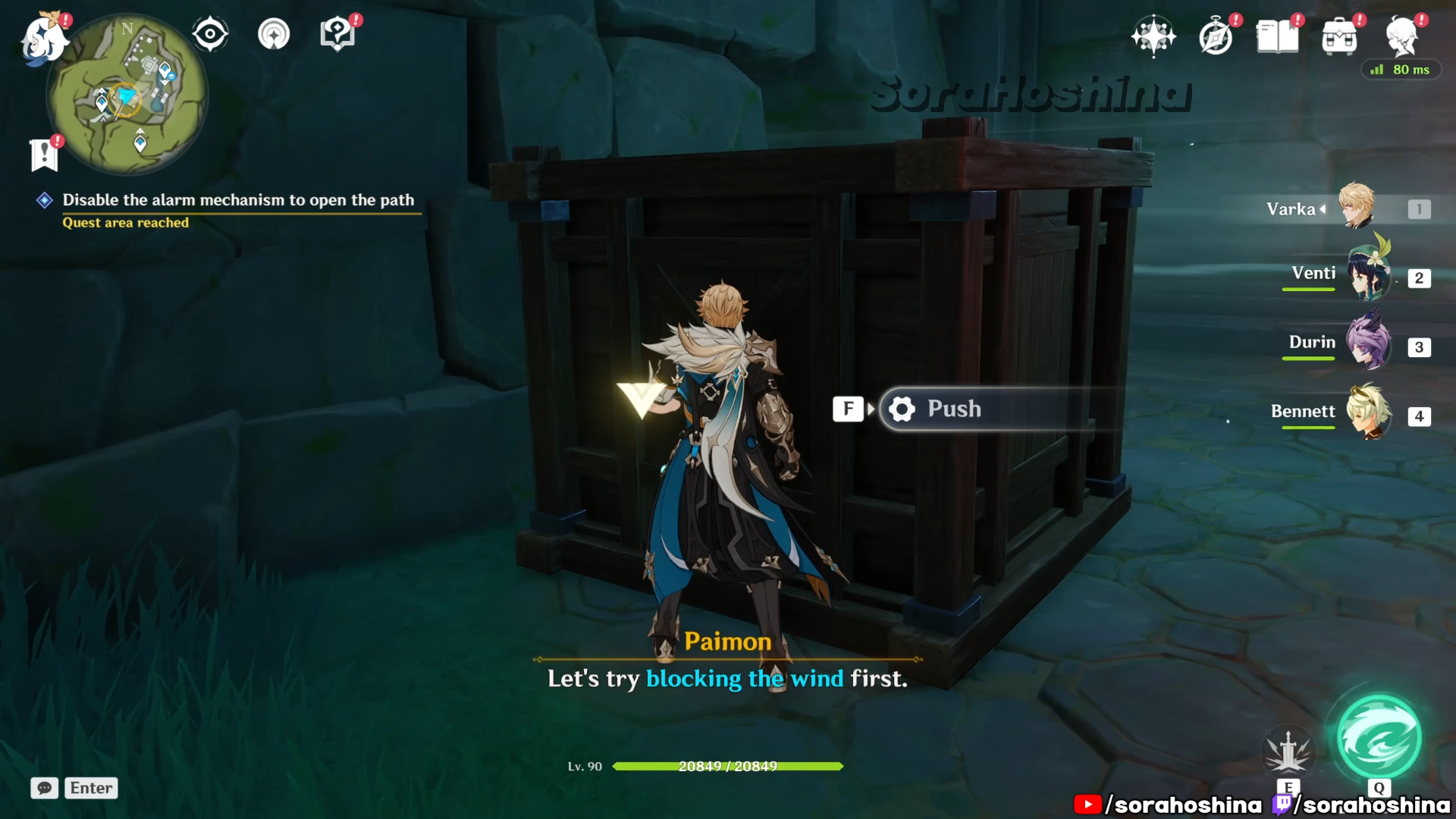Image resolution: width=1456 pixels, height=819 pixels.
Task: Open the chat speech-bubble button
Action: click(45, 788)
